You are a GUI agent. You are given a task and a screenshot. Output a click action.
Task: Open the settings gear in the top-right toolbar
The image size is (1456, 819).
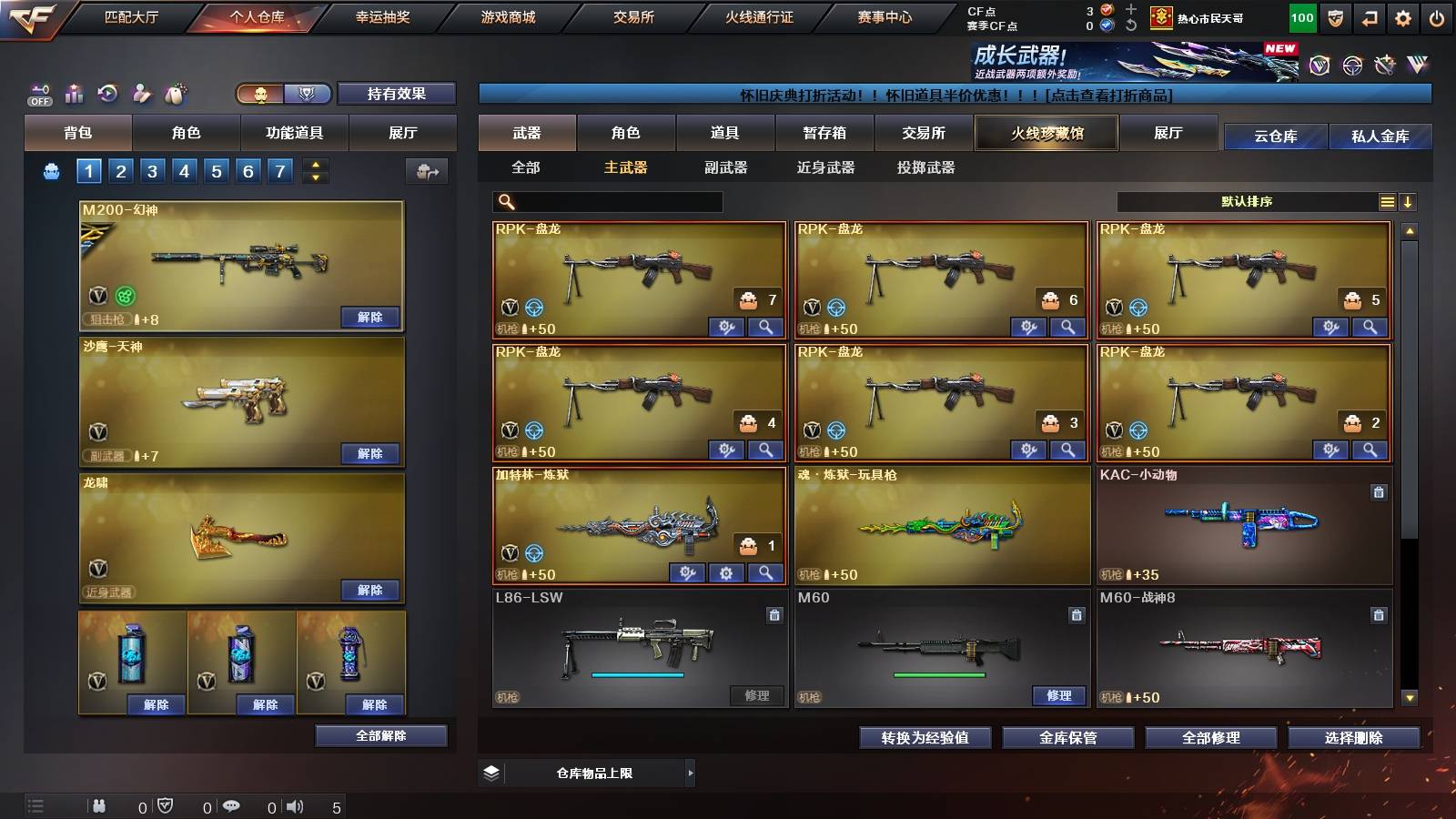[x=1402, y=15]
